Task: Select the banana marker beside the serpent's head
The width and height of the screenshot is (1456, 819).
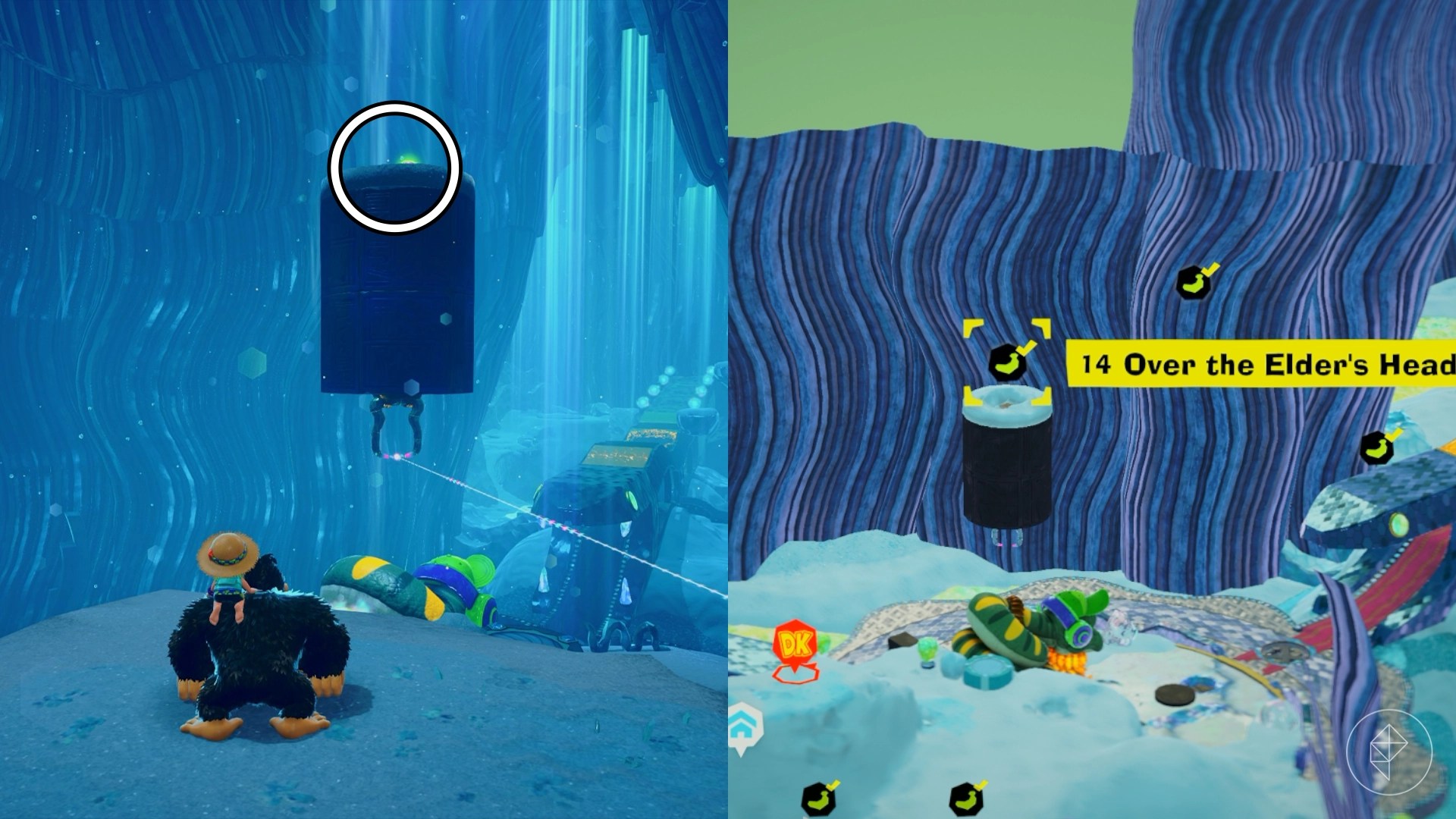Action: pos(1376,447)
